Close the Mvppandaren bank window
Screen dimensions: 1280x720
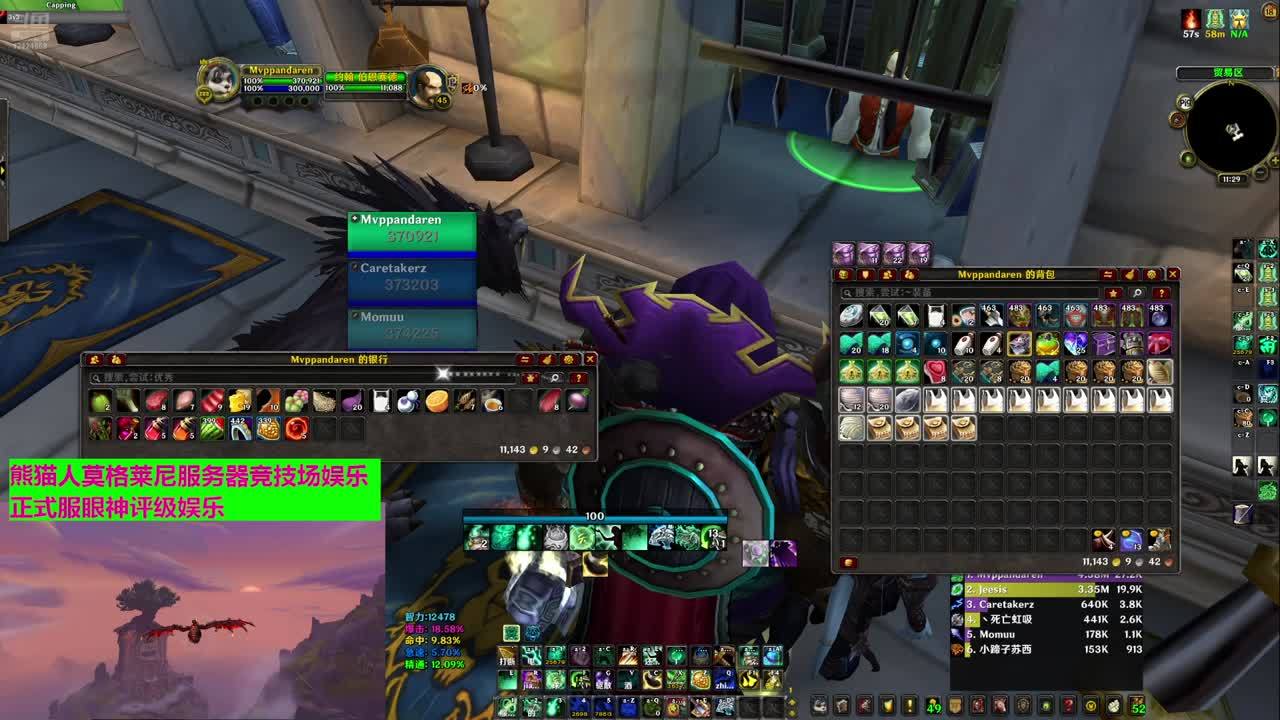coord(590,359)
